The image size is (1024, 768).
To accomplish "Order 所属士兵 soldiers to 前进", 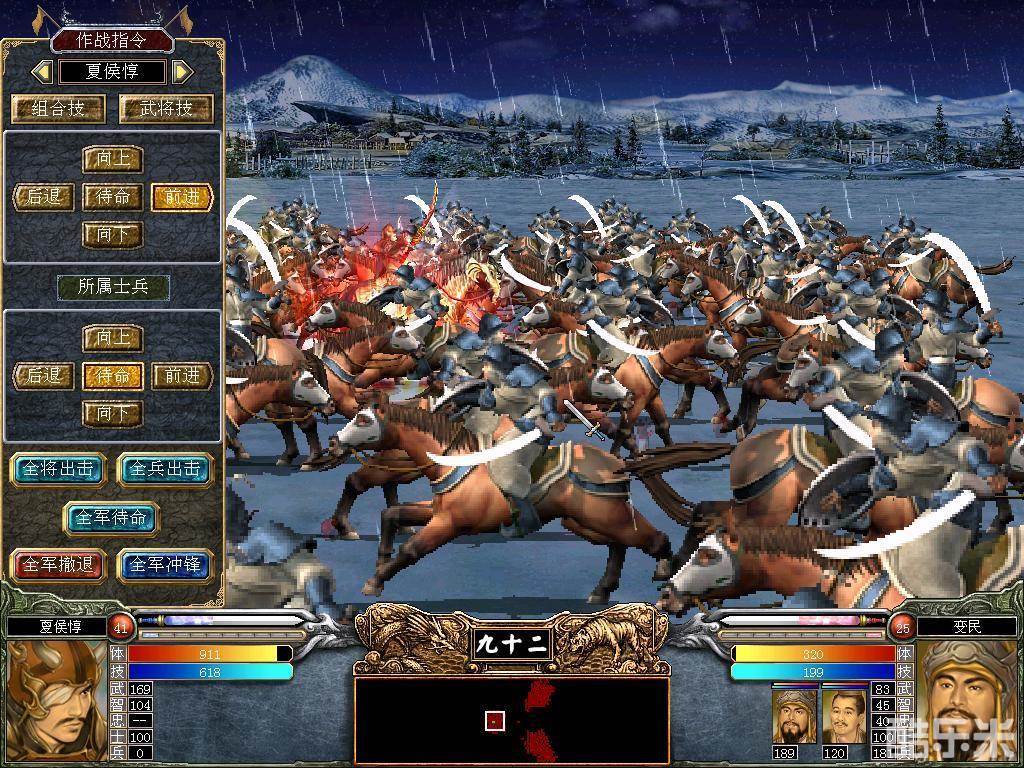I will coord(182,376).
